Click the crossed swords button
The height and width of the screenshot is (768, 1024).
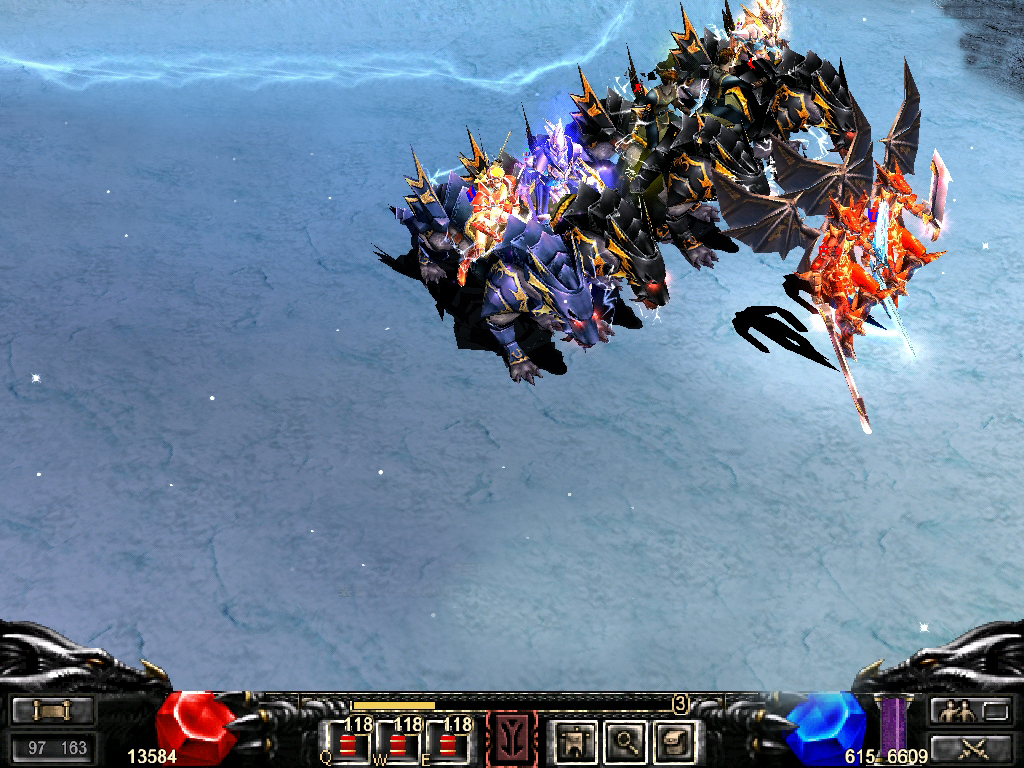coord(969,746)
